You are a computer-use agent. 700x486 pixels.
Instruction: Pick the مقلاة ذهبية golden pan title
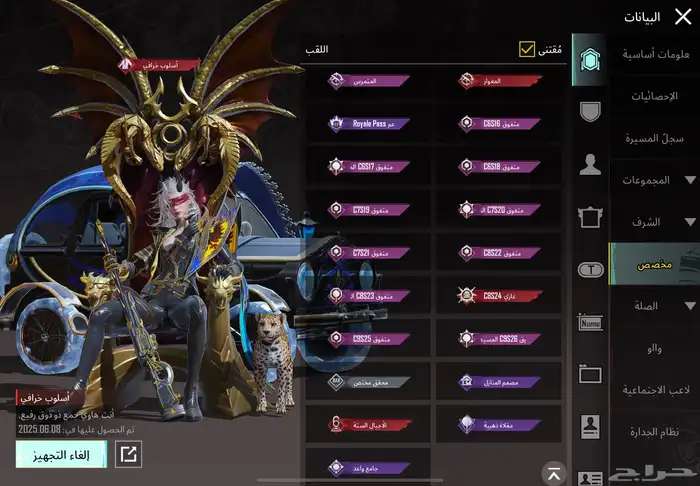coord(499,424)
